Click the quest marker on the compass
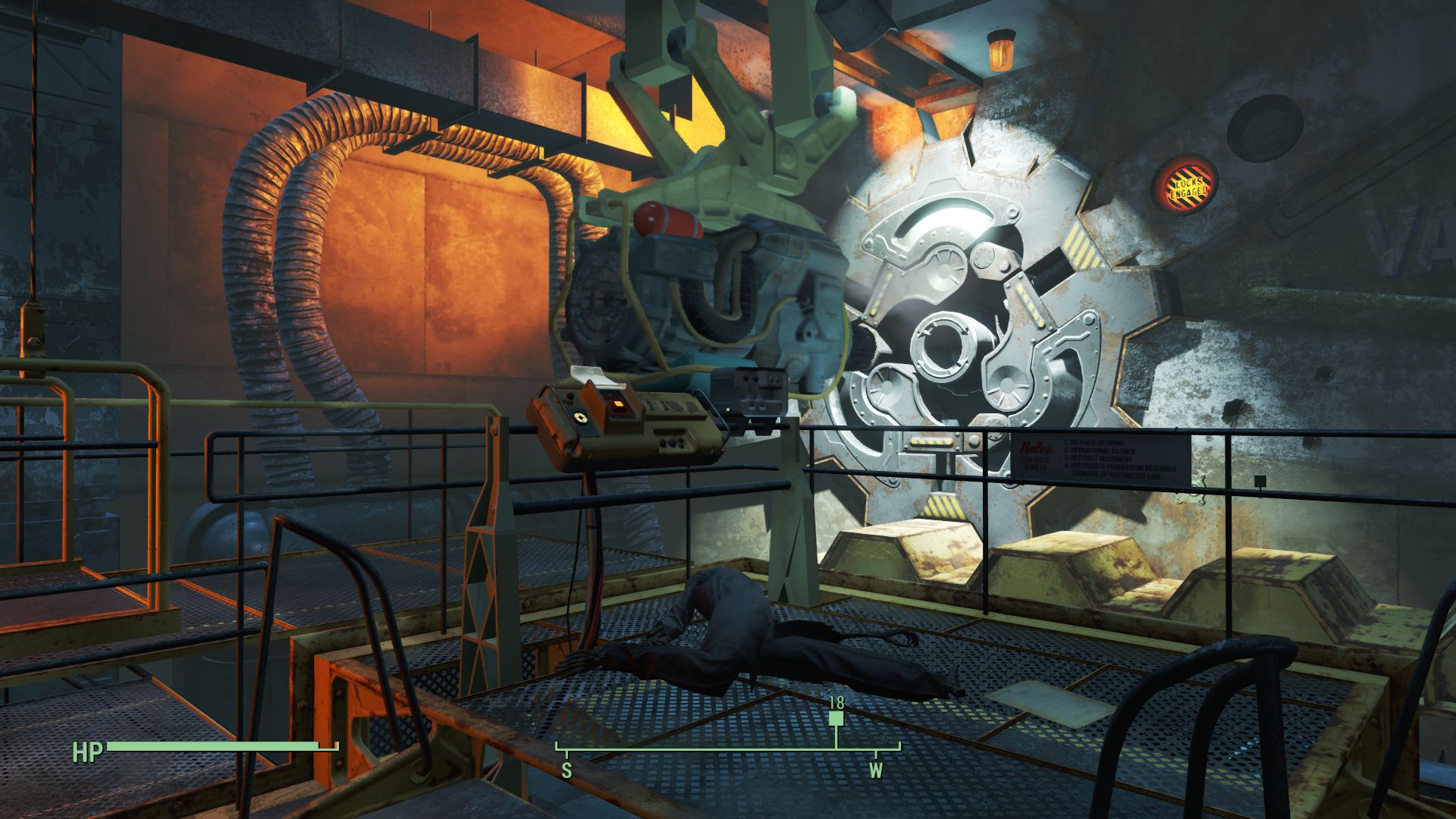The height and width of the screenshot is (819, 1456). click(836, 719)
